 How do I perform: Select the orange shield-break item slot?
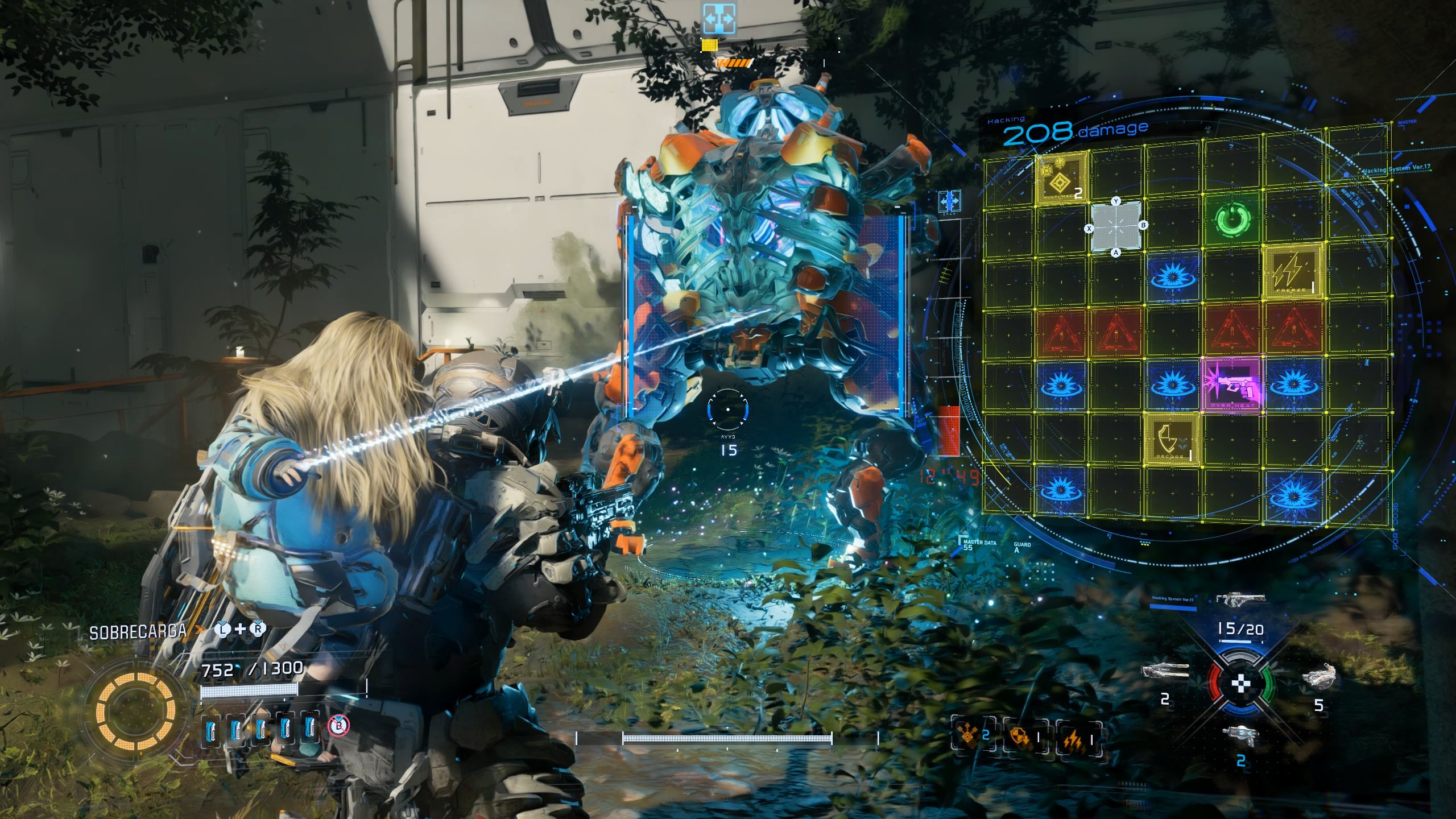(1023, 737)
